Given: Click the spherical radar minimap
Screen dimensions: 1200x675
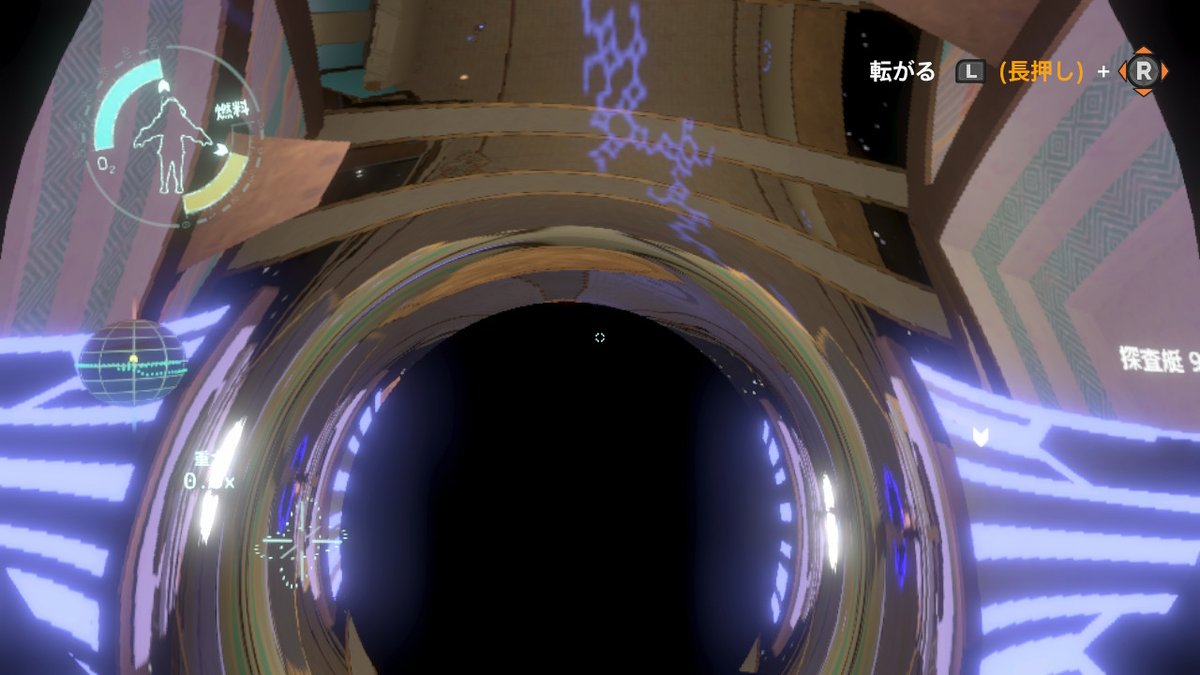Looking at the screenshot, I should 132,361.
